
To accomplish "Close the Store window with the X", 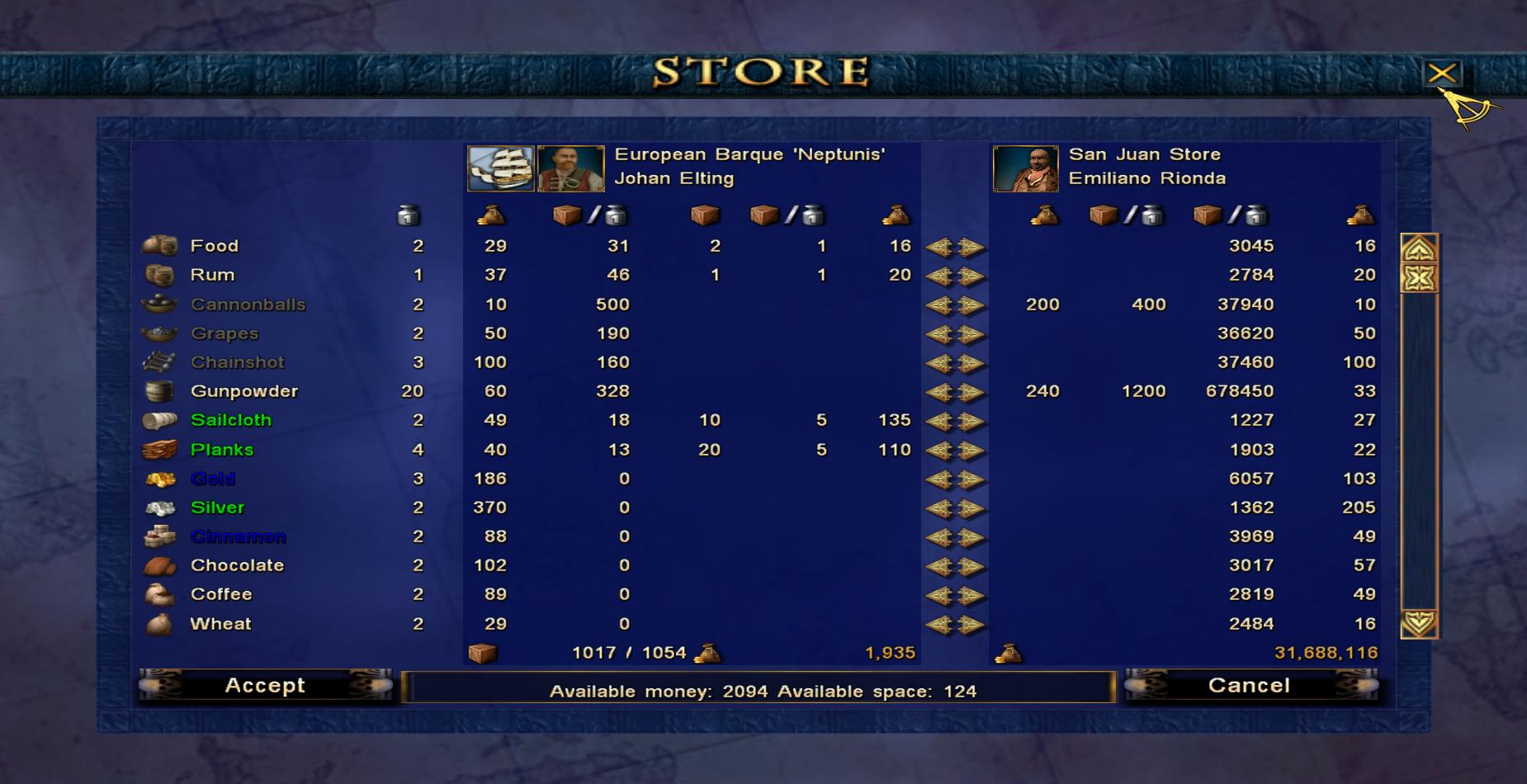I will (1442, 73).
